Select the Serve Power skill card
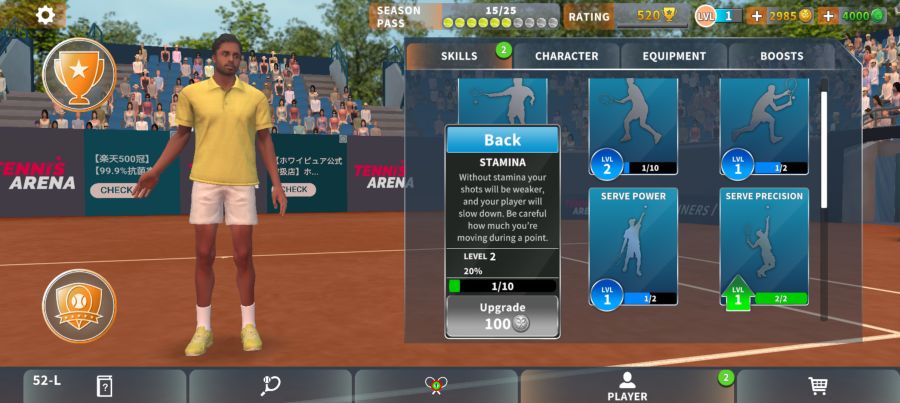 pyautogui.click(x=633, y=246)
